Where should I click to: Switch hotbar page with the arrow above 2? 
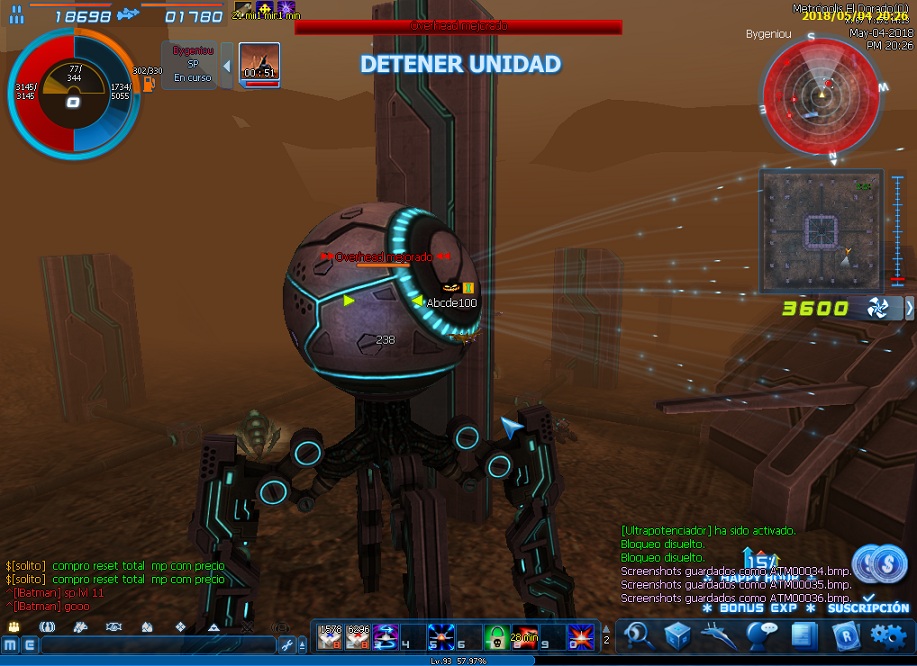(x=606, y=626)
